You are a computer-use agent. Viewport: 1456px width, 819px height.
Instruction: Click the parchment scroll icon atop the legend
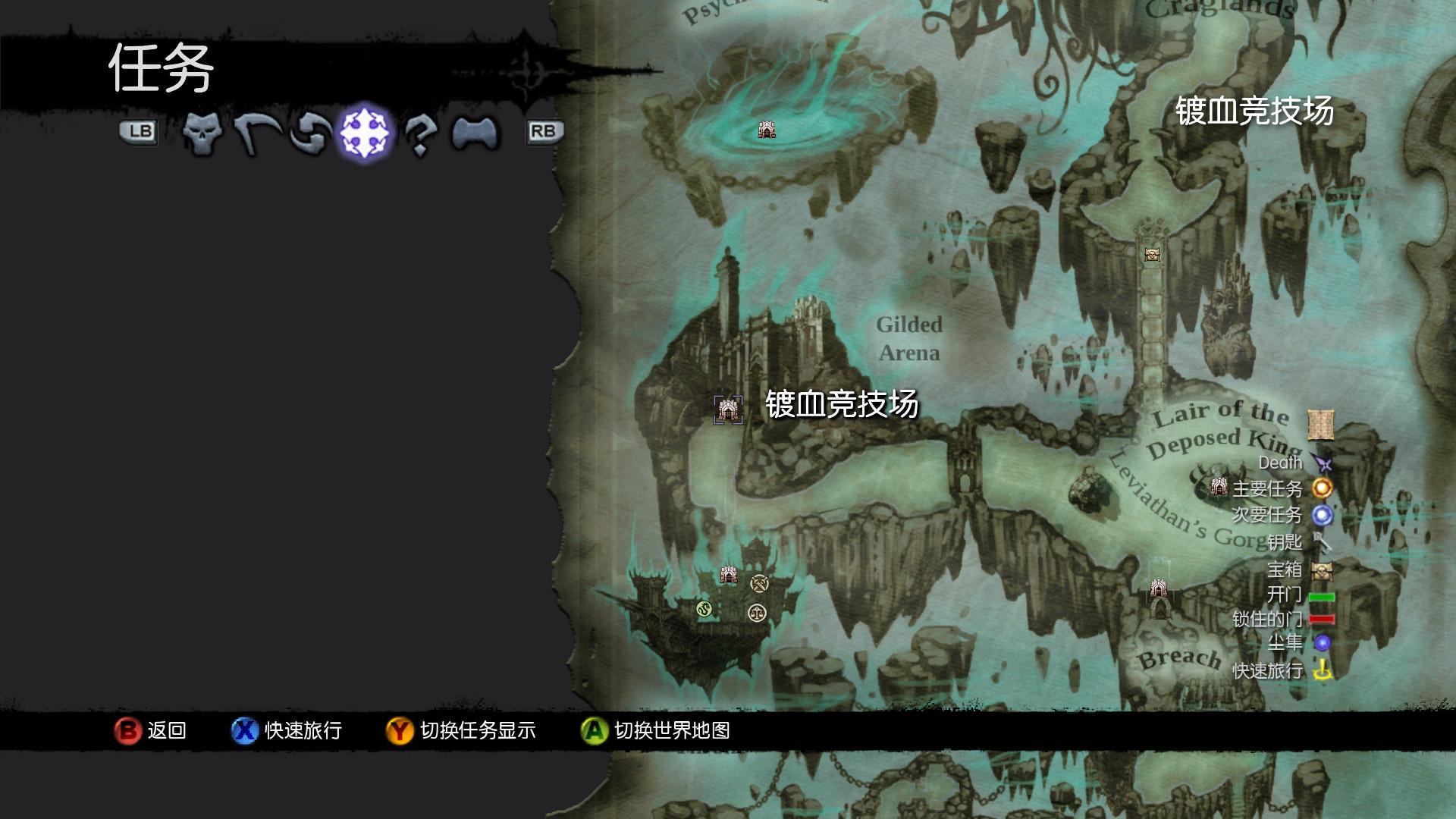click(1320, 425)
